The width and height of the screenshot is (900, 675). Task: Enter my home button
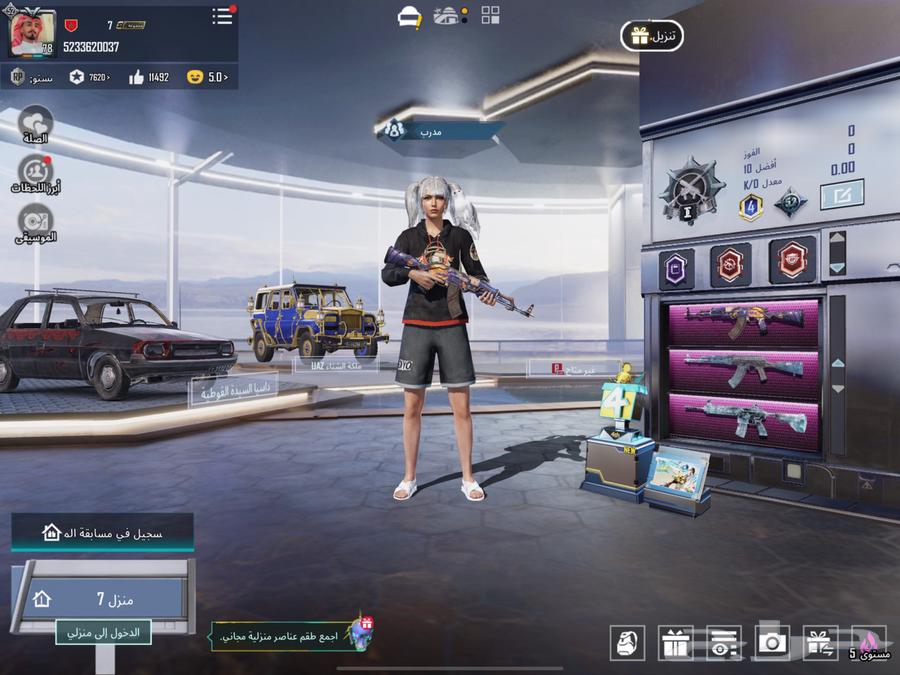103,631
